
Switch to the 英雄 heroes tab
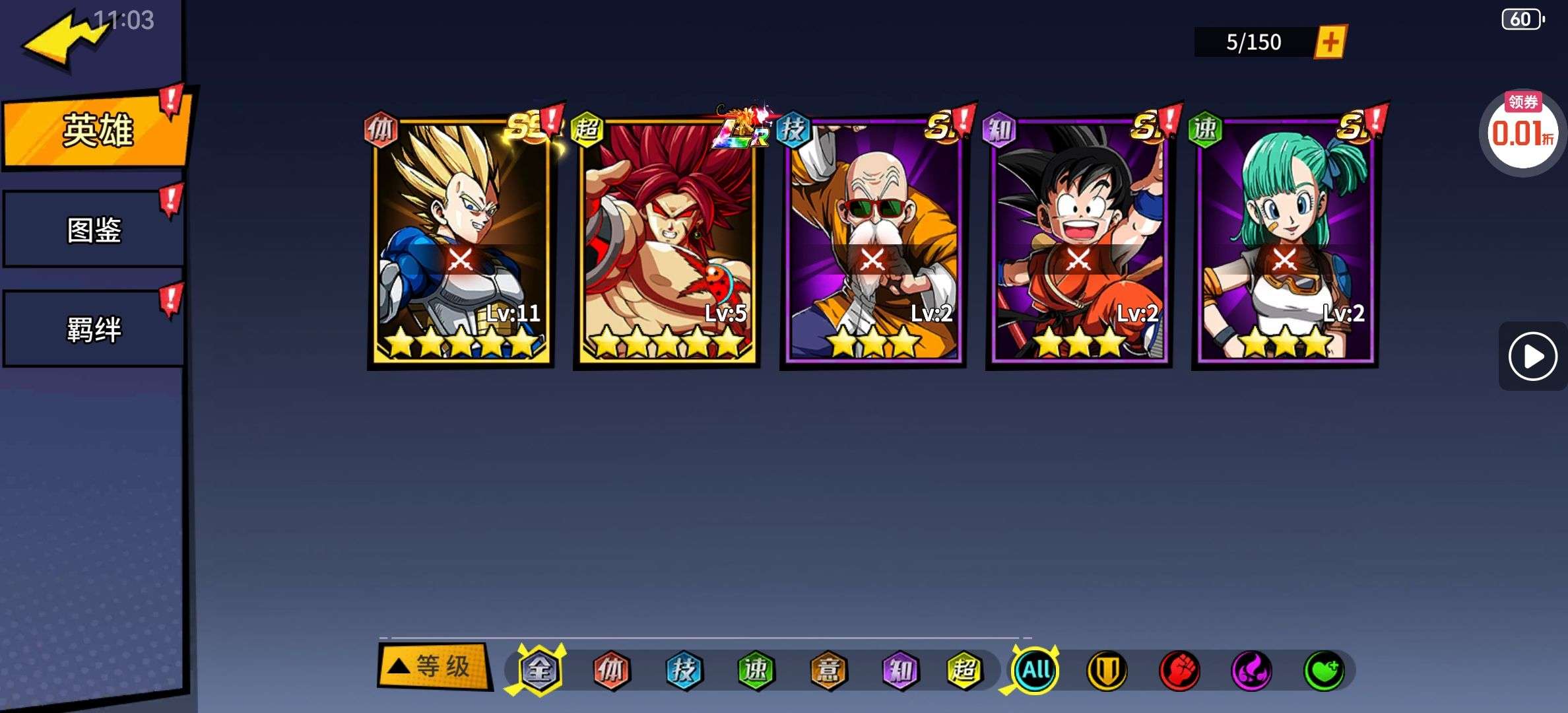click(x=96, y=129)
